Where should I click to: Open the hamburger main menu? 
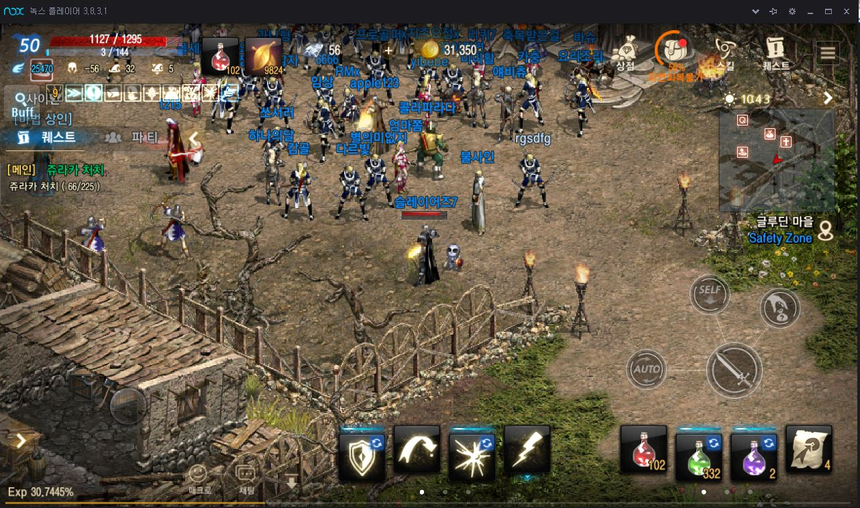click(x=827, y=53)
